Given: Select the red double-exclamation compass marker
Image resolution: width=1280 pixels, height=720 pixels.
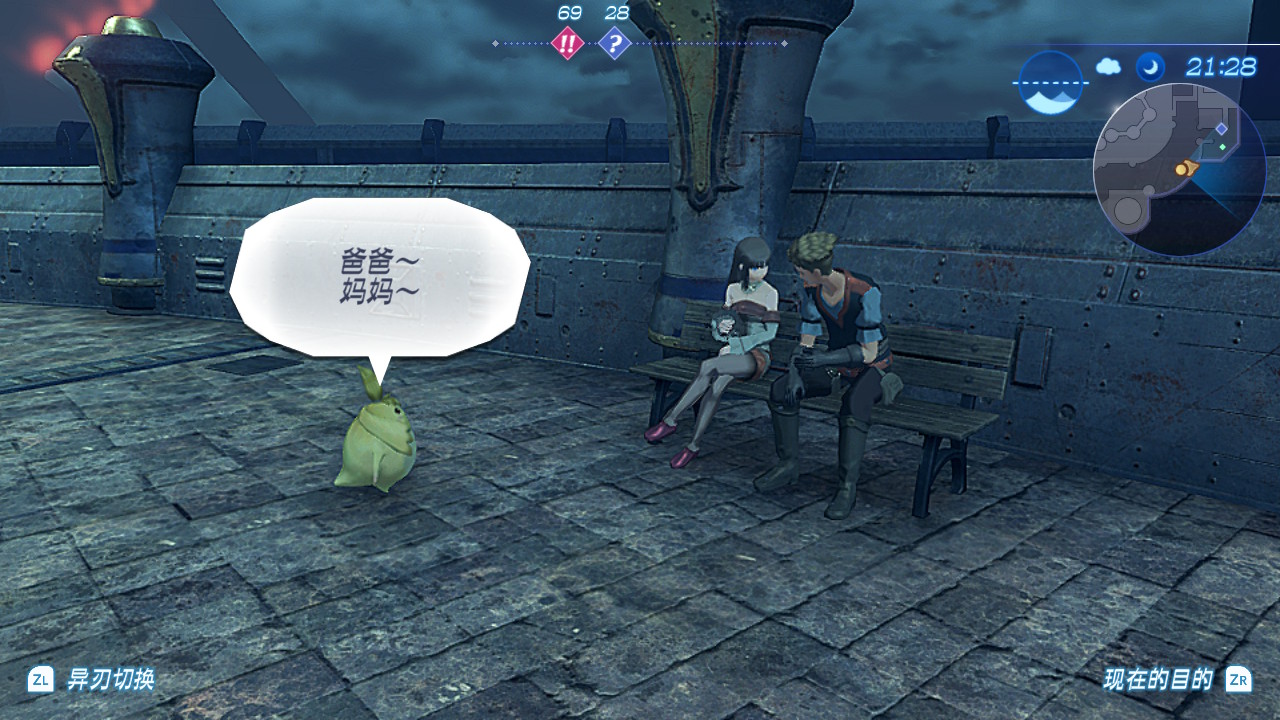Looking at the screenshot, I should point(568,43).
